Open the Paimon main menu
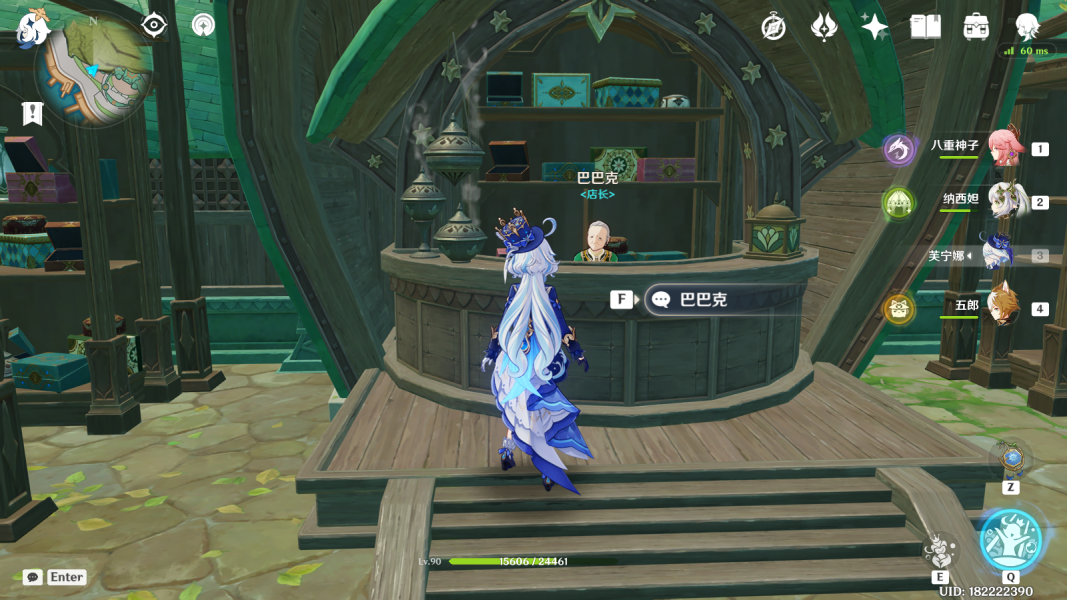The image size is (1067, 600). coord(33,27)
